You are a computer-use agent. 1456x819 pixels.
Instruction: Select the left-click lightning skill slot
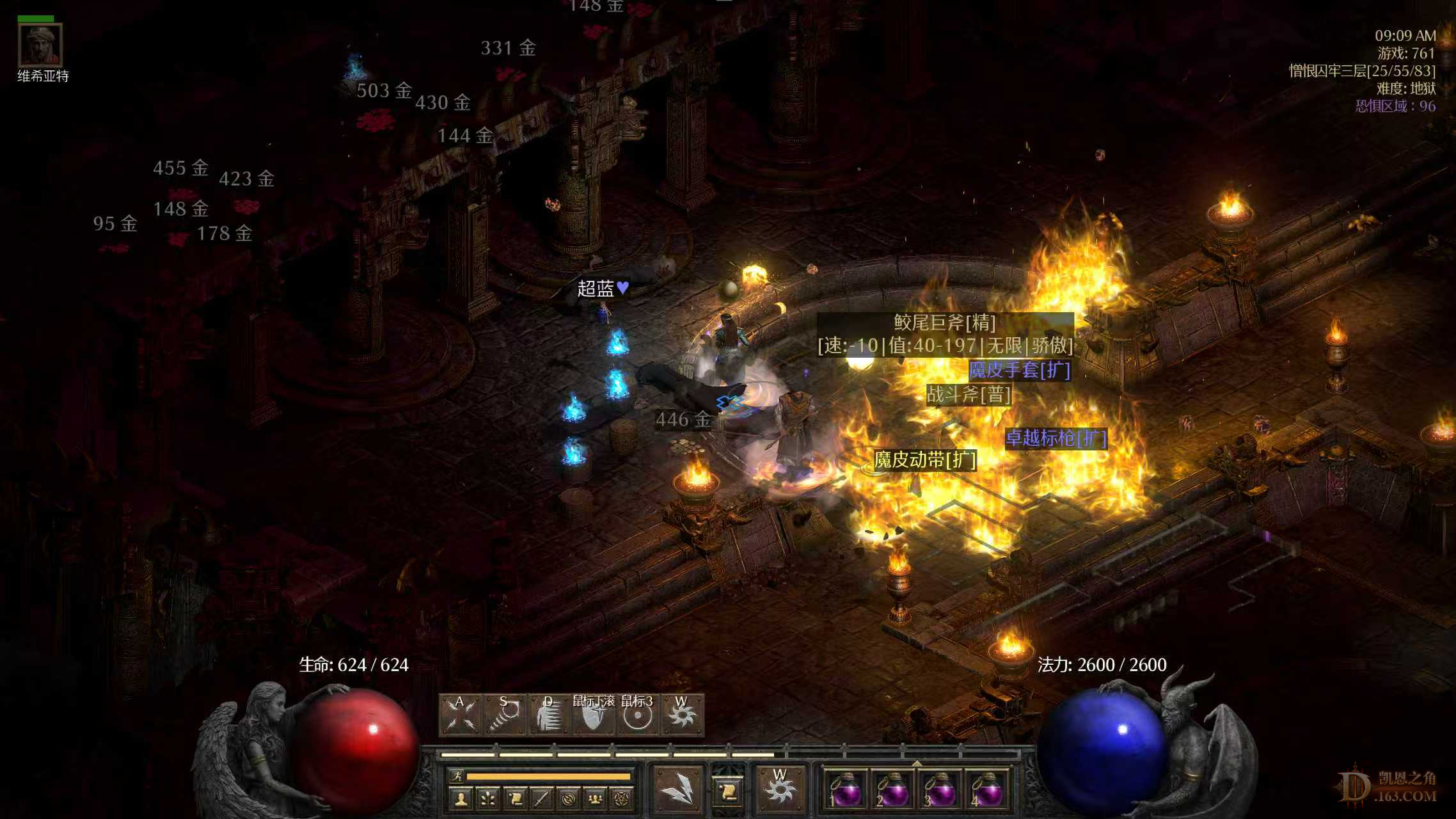coord(677,788)
